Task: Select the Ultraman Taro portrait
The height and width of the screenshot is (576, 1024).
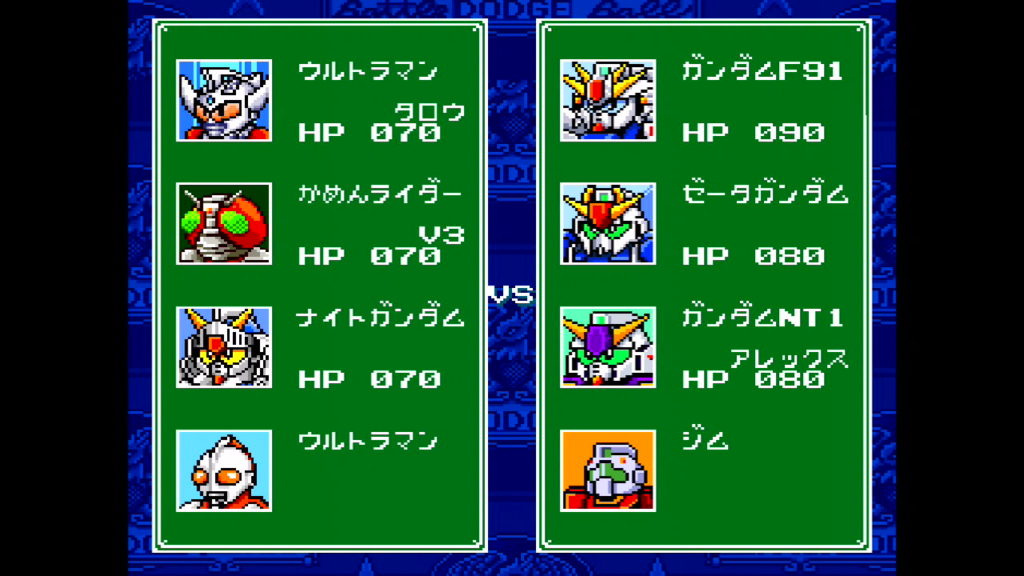Action: click(x=224, y=100)
